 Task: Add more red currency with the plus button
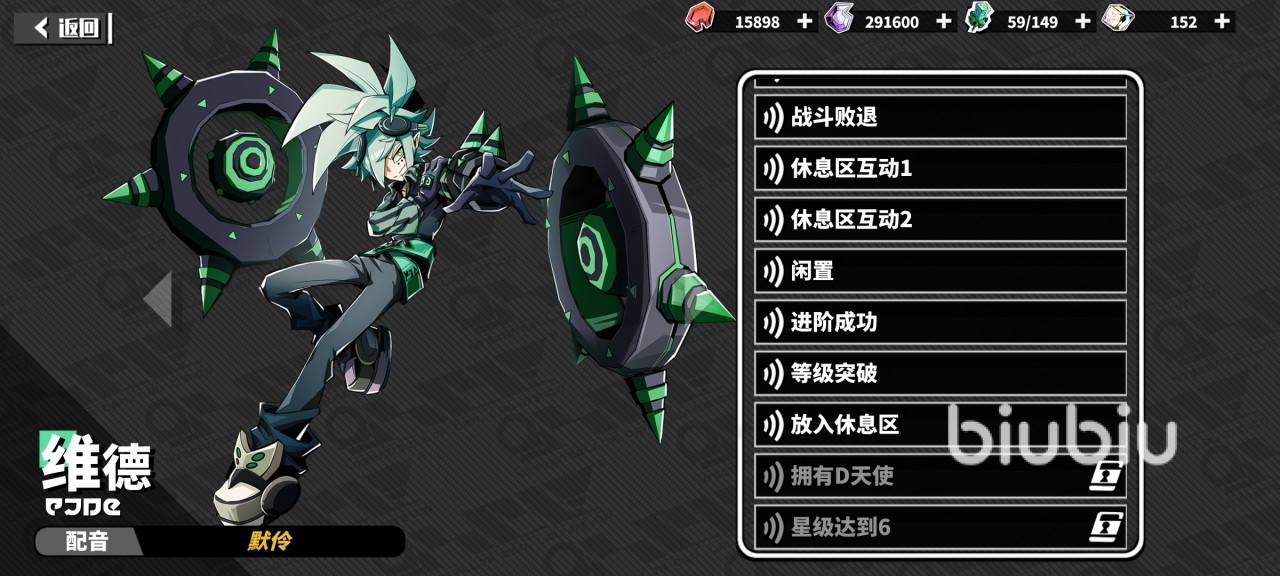pyautogui.click(x=805, y=21)
